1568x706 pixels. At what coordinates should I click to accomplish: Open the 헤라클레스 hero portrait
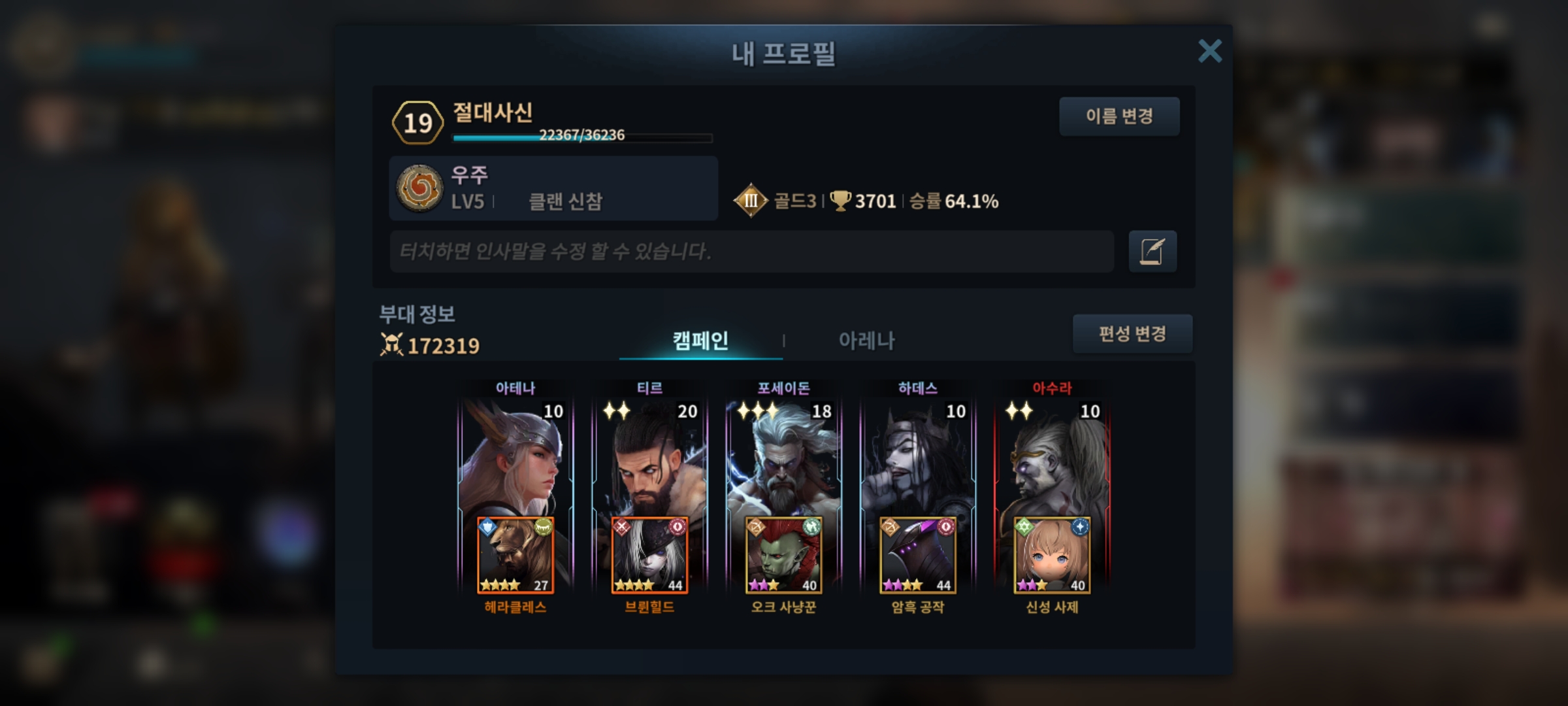click(515, 556)
